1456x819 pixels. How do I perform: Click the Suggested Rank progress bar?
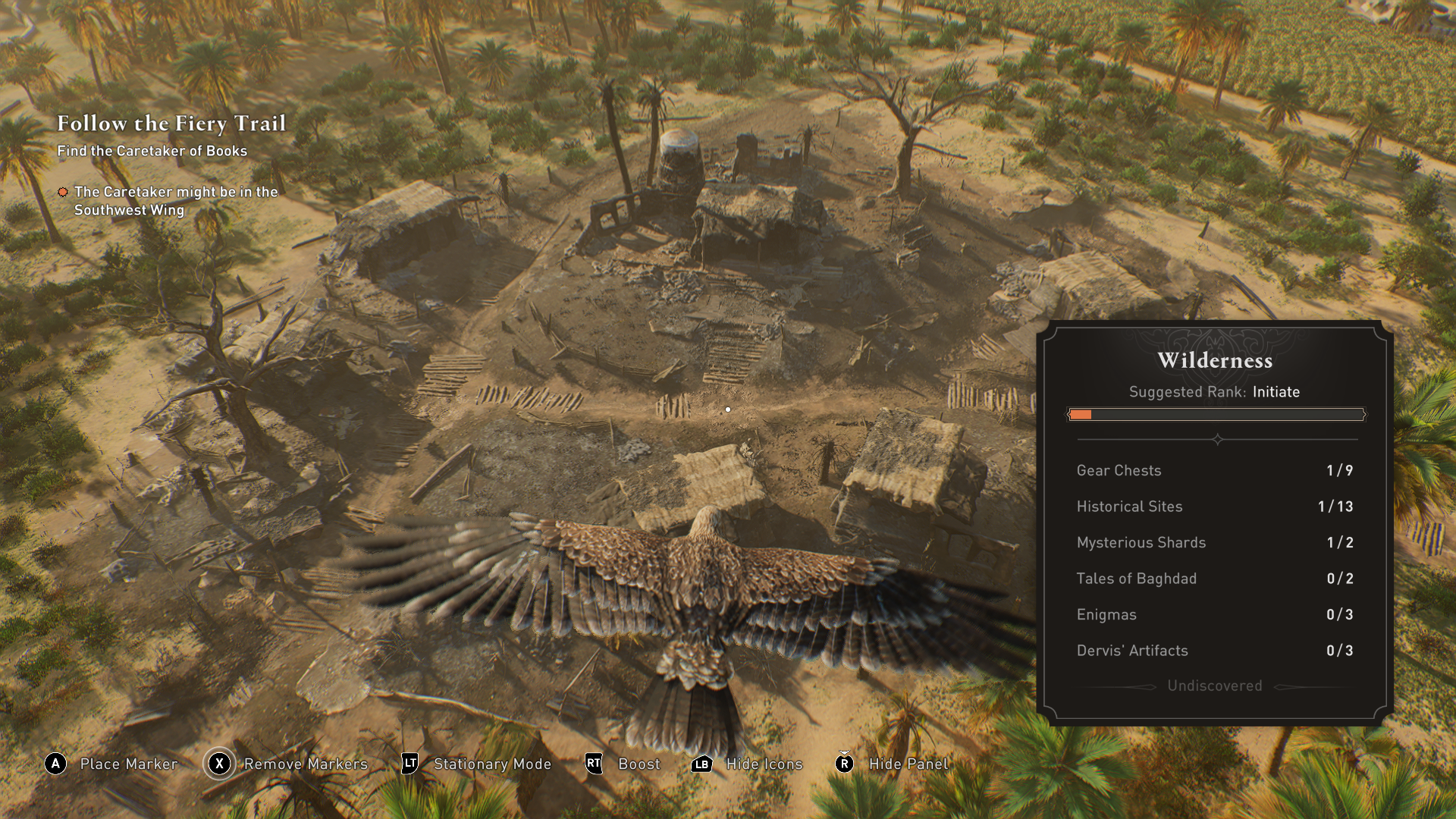(x=1216, y=415)
